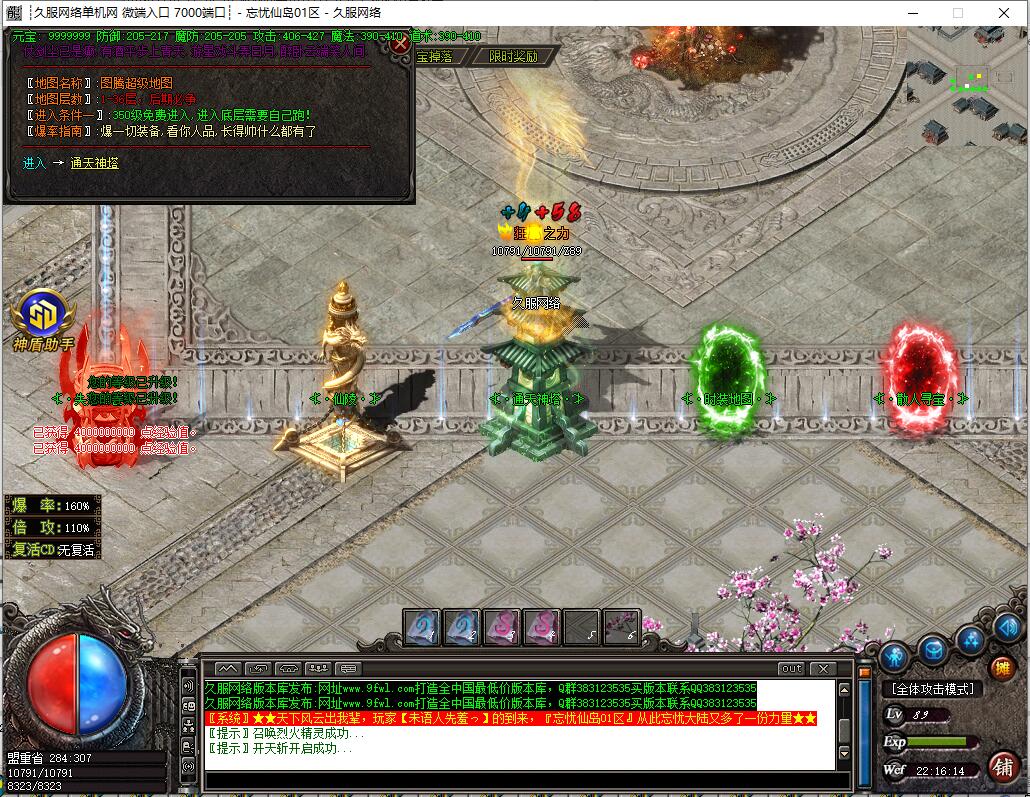Close the game window

(1004, 13)
